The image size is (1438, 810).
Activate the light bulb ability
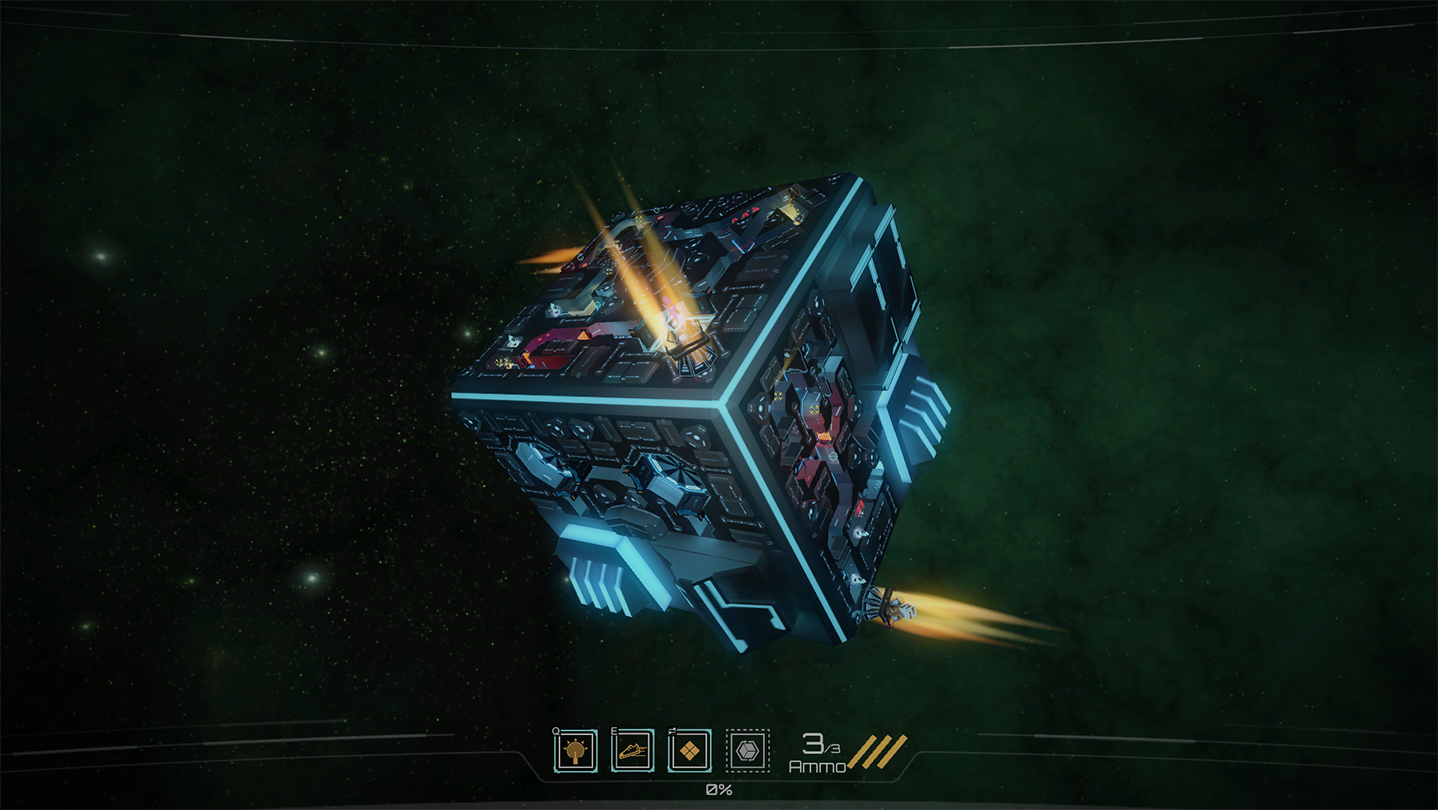[576, 751]
